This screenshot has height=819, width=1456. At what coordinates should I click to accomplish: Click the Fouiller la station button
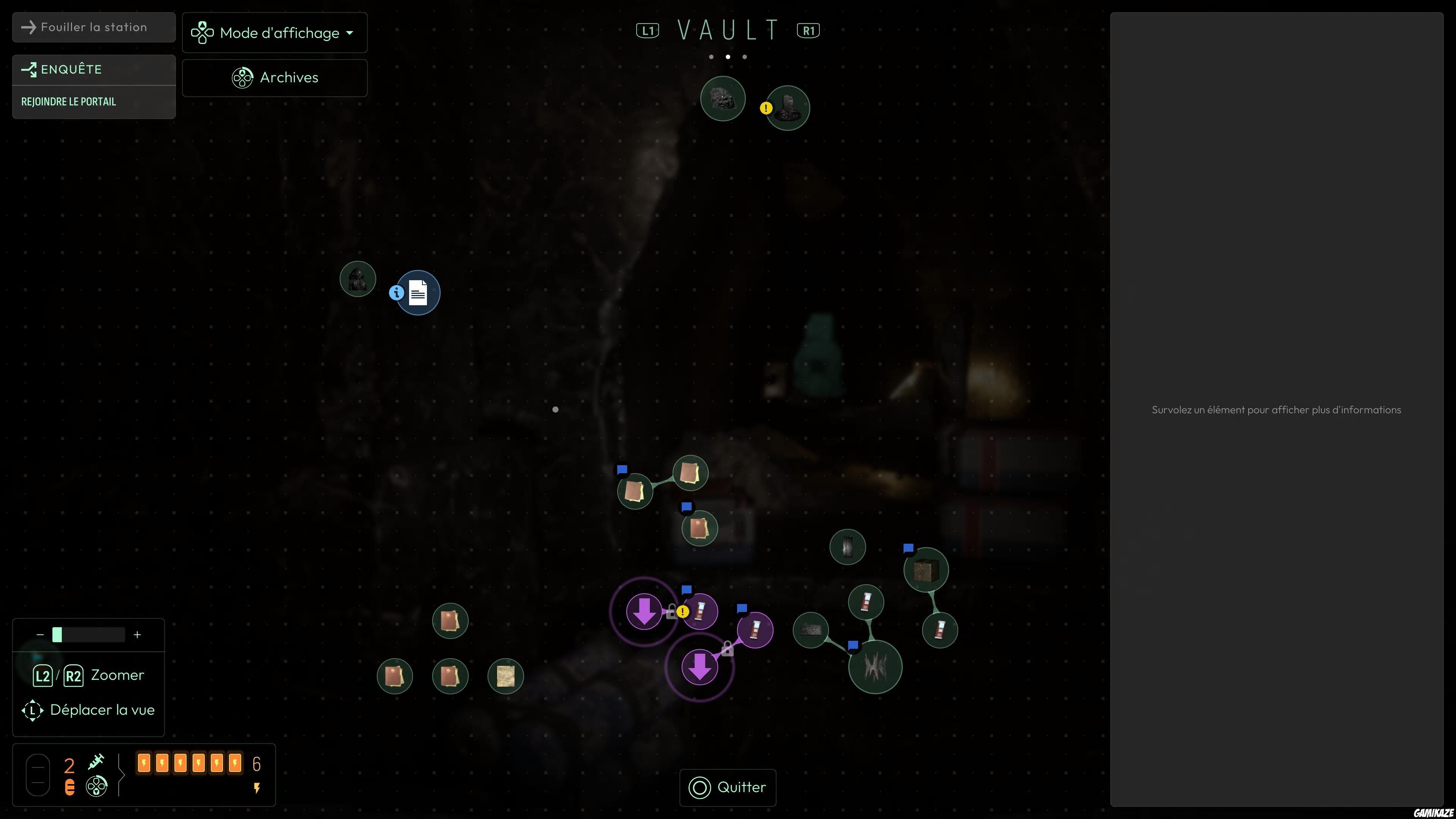click(94, 27)
